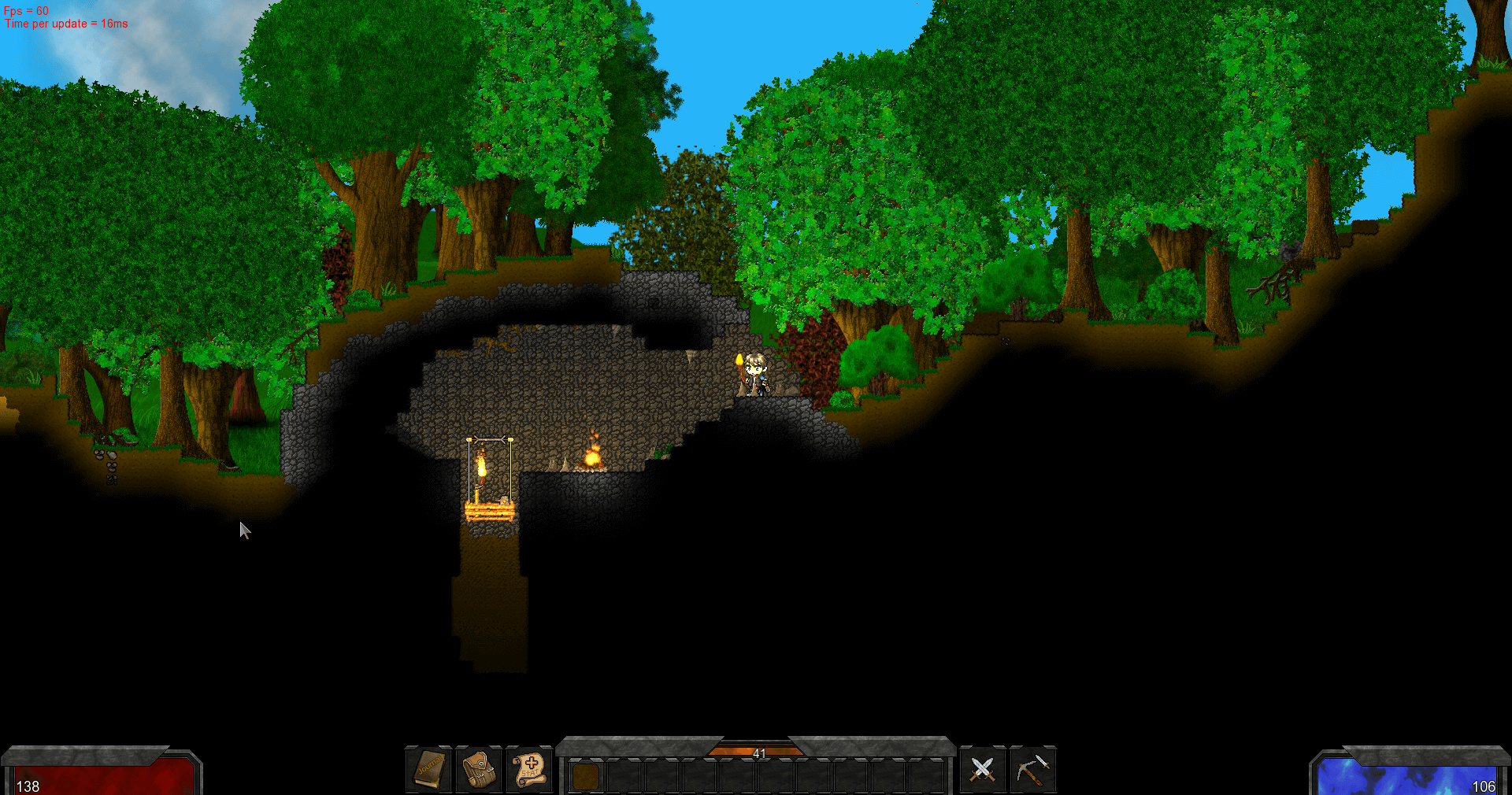Image resolution: width=1512 pixels, height=795 pixels.
Task: Show the Stat scroll screen
Action: [x=529, y=769]
